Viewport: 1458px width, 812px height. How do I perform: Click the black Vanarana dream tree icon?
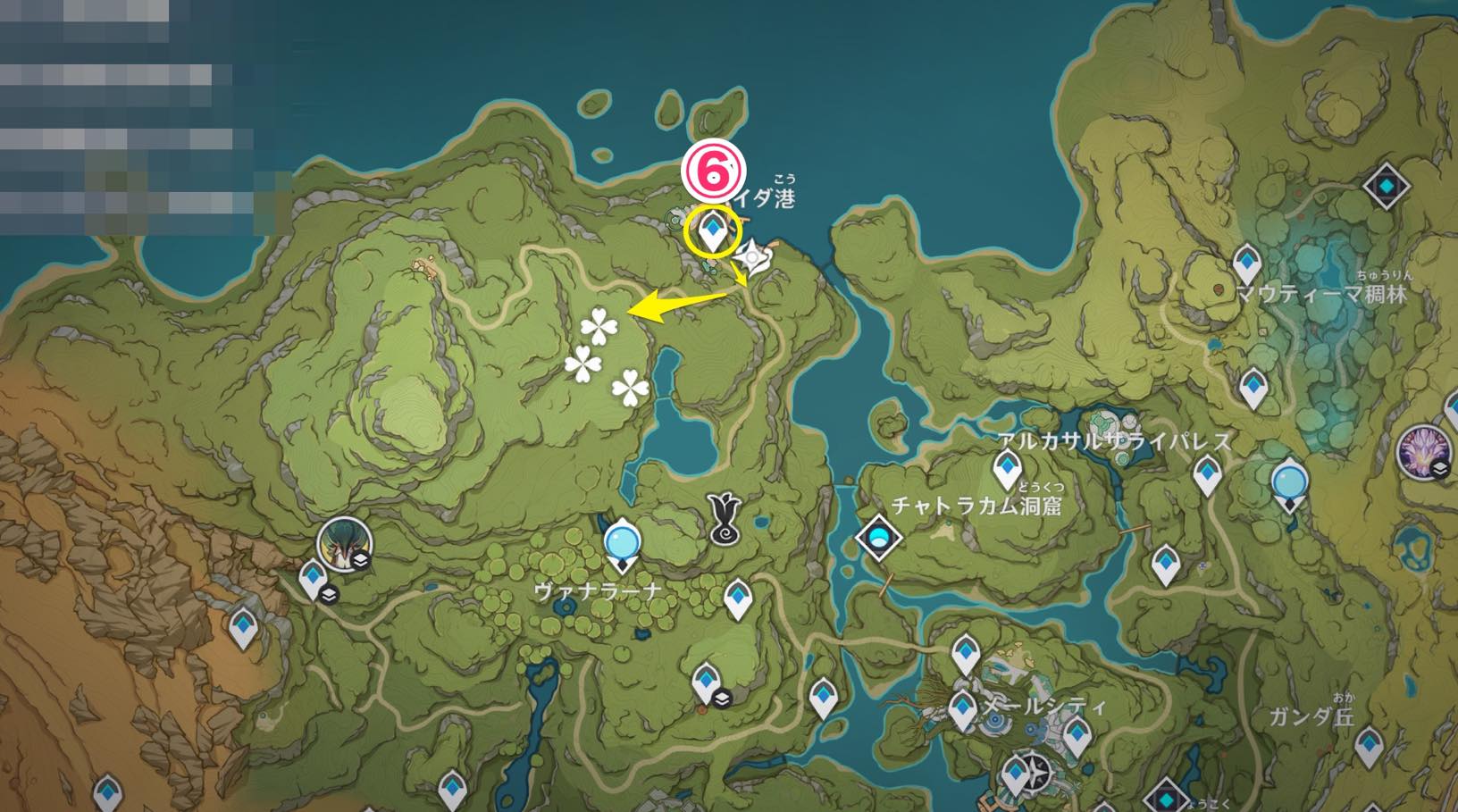coord(725,518)
